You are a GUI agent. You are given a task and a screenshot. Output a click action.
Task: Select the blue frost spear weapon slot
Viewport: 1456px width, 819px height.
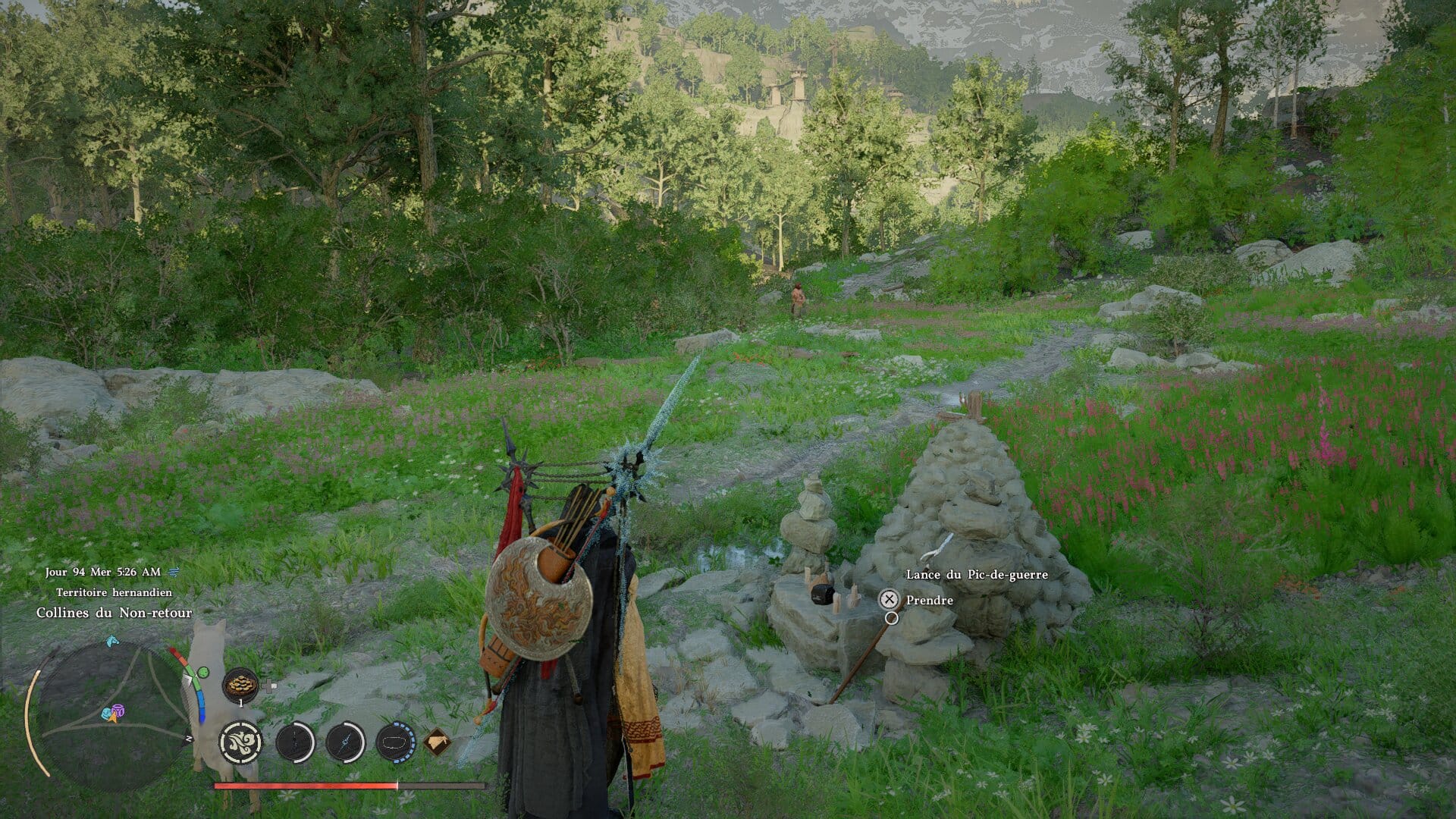(x=346, y=742)
